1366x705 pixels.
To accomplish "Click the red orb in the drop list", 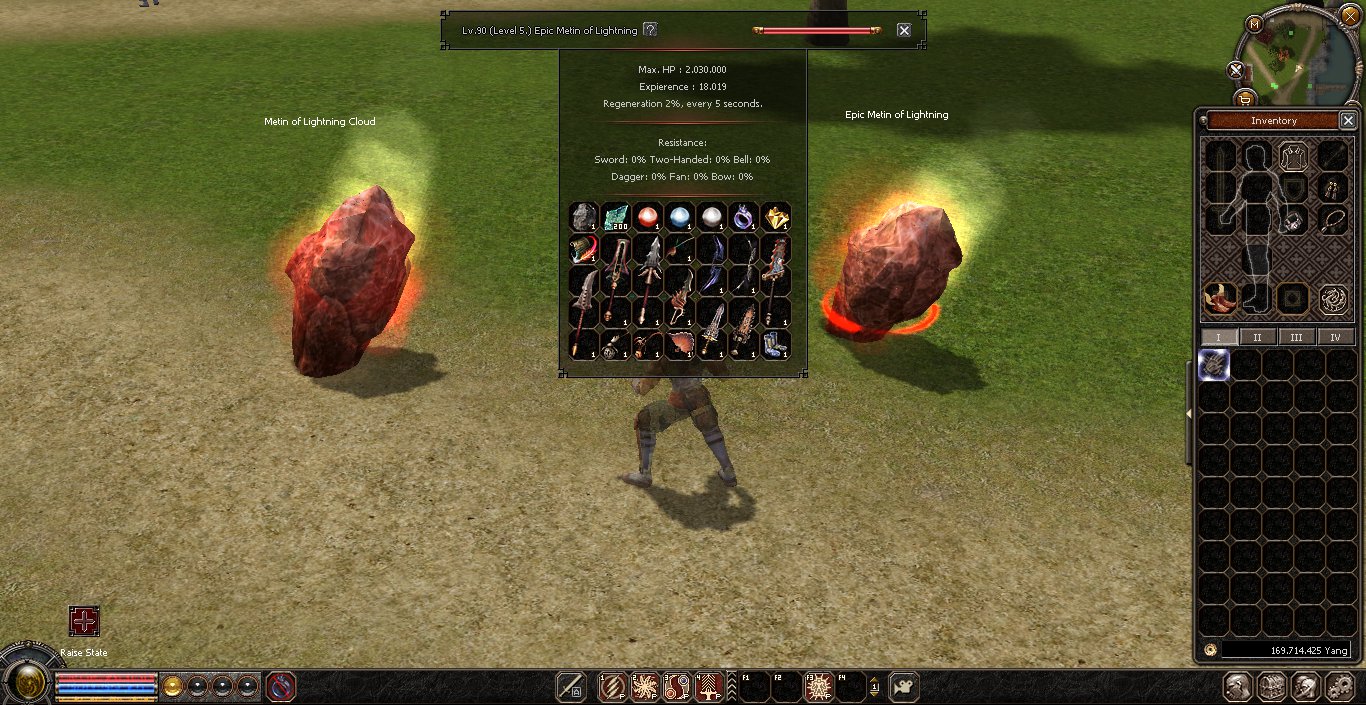I will click(x=648, y=216).
